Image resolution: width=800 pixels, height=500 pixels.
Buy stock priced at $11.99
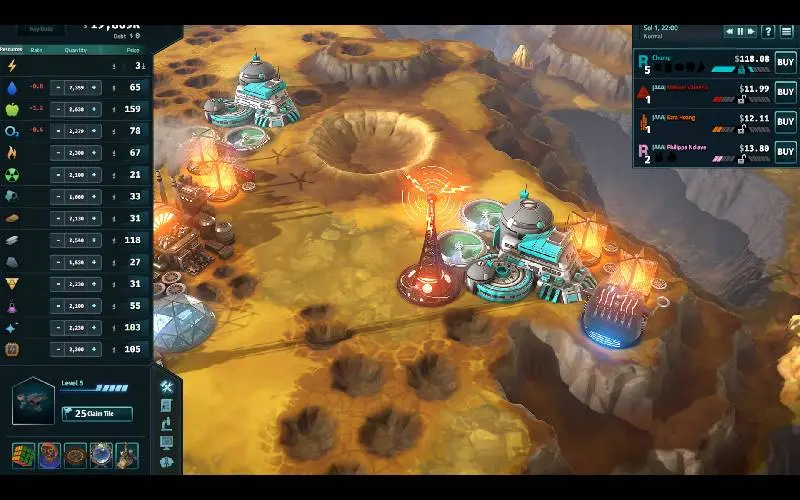click(785, 94)
